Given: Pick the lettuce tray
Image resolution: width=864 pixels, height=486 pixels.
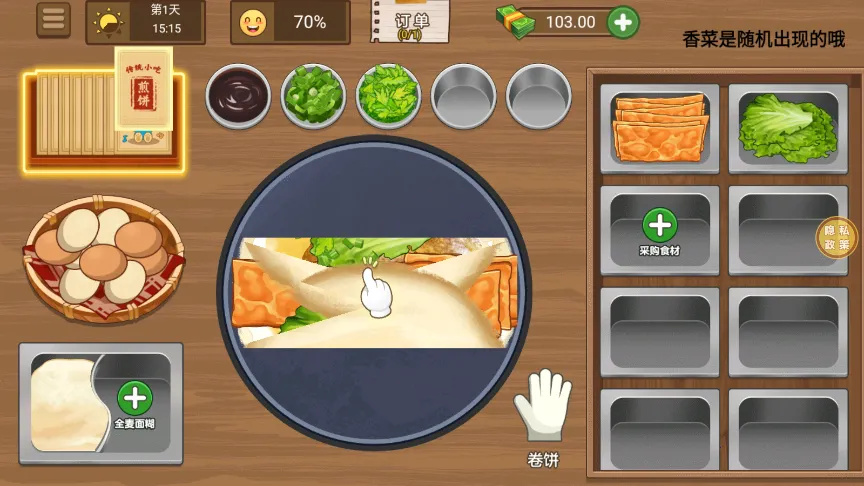Looking at the screenshot, I should click(x=788, y=128).
